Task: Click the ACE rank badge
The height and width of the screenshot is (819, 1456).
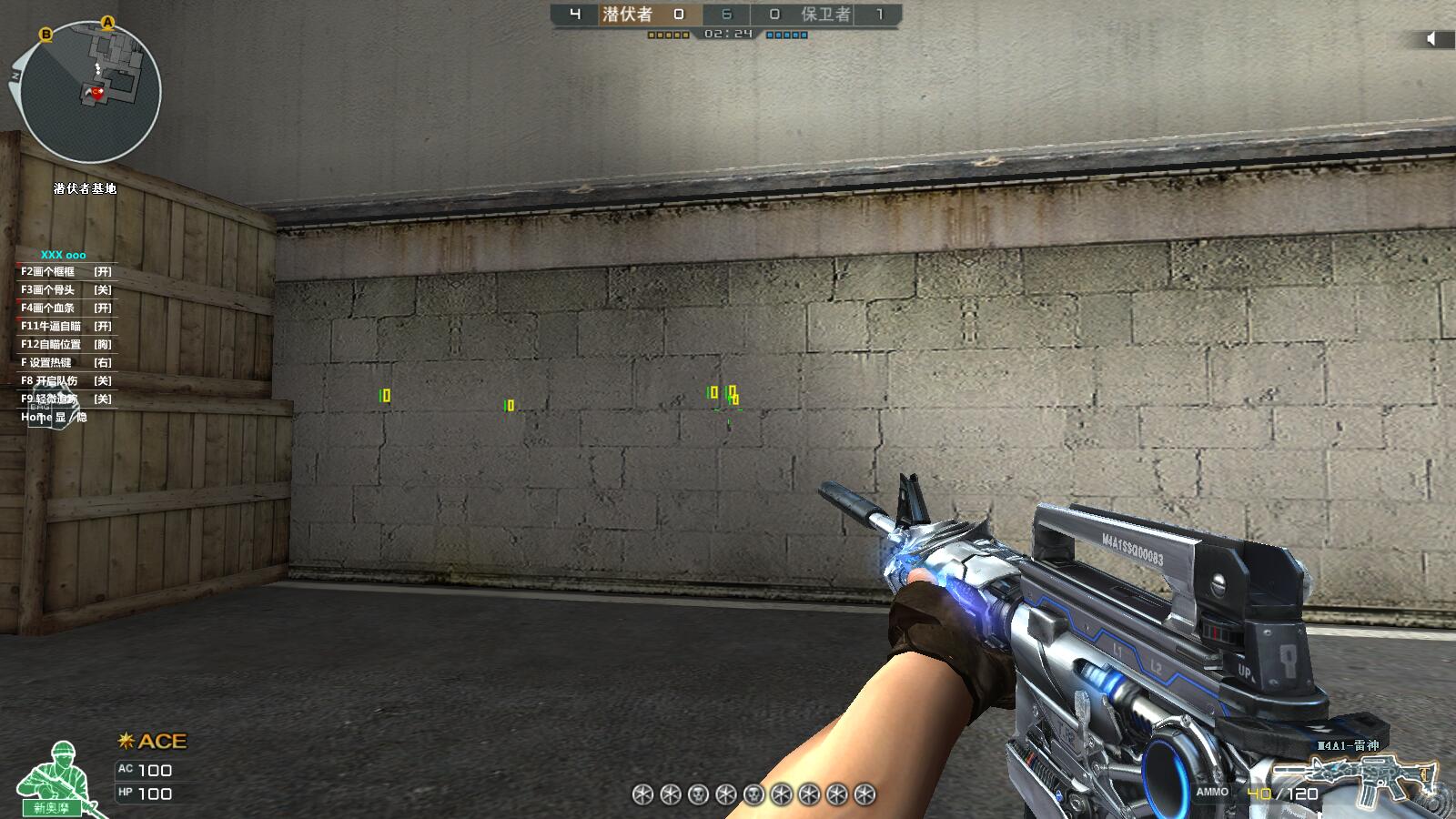Action: [x=153, y=742]
